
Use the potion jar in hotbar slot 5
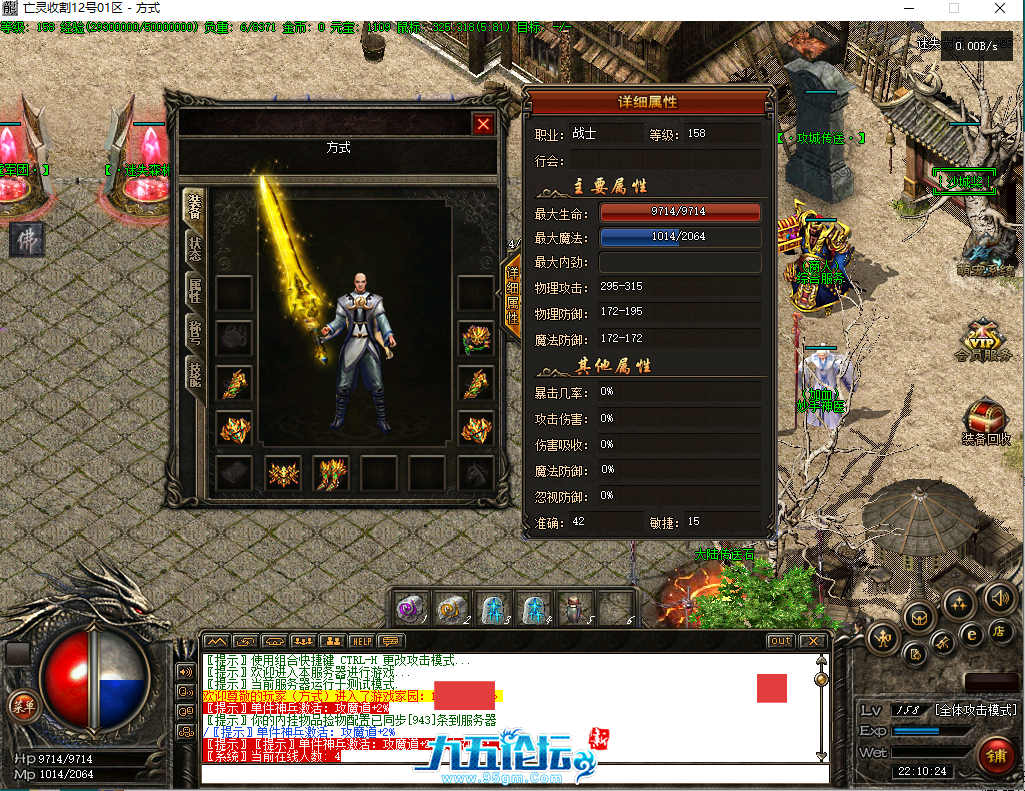point(573,608)
